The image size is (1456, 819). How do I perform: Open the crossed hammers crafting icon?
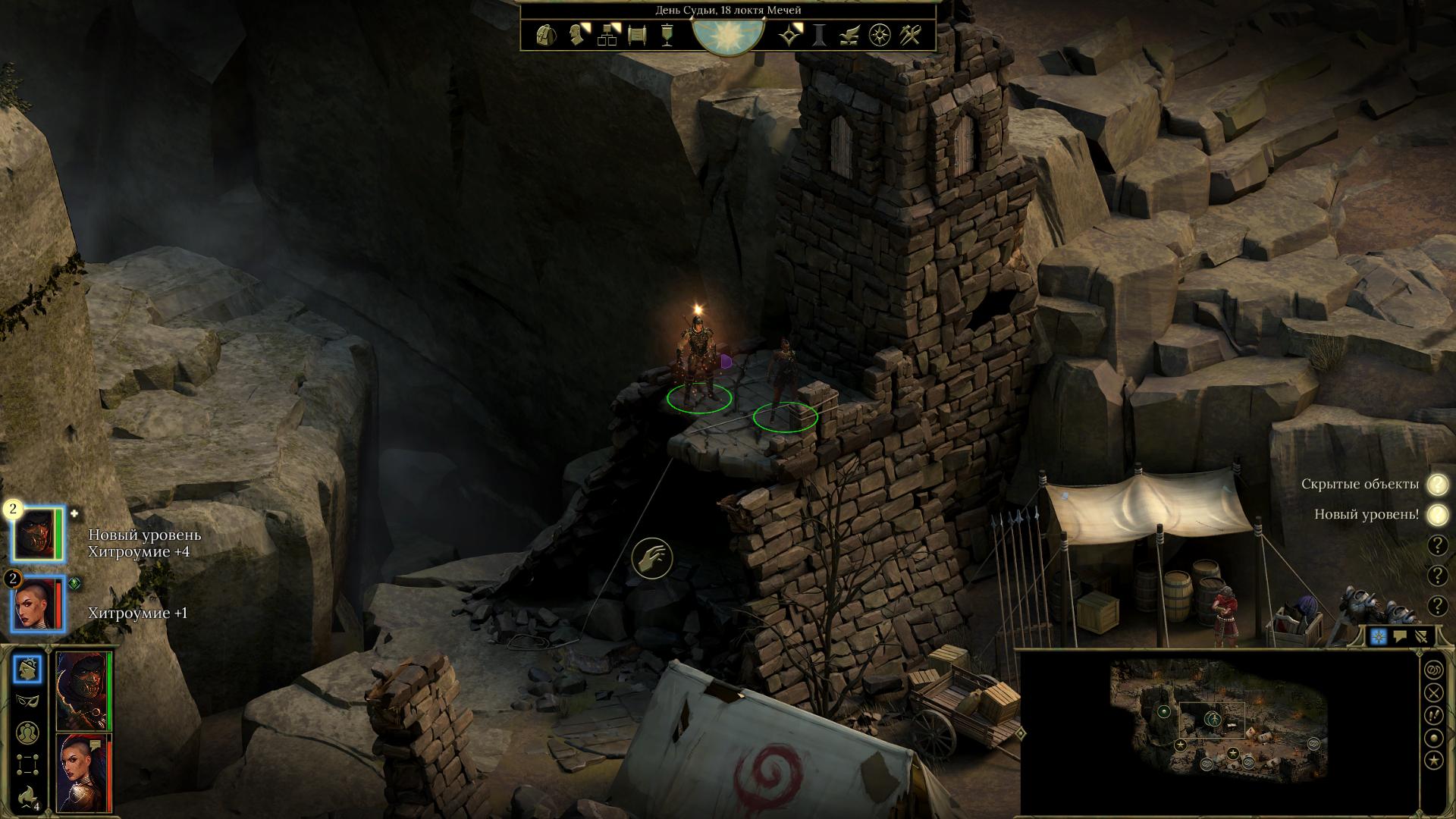(910, 35)
